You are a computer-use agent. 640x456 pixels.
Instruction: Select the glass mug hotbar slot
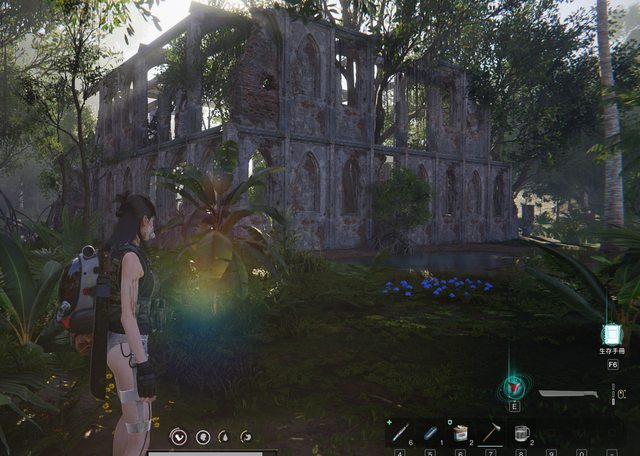coord(521,434)
